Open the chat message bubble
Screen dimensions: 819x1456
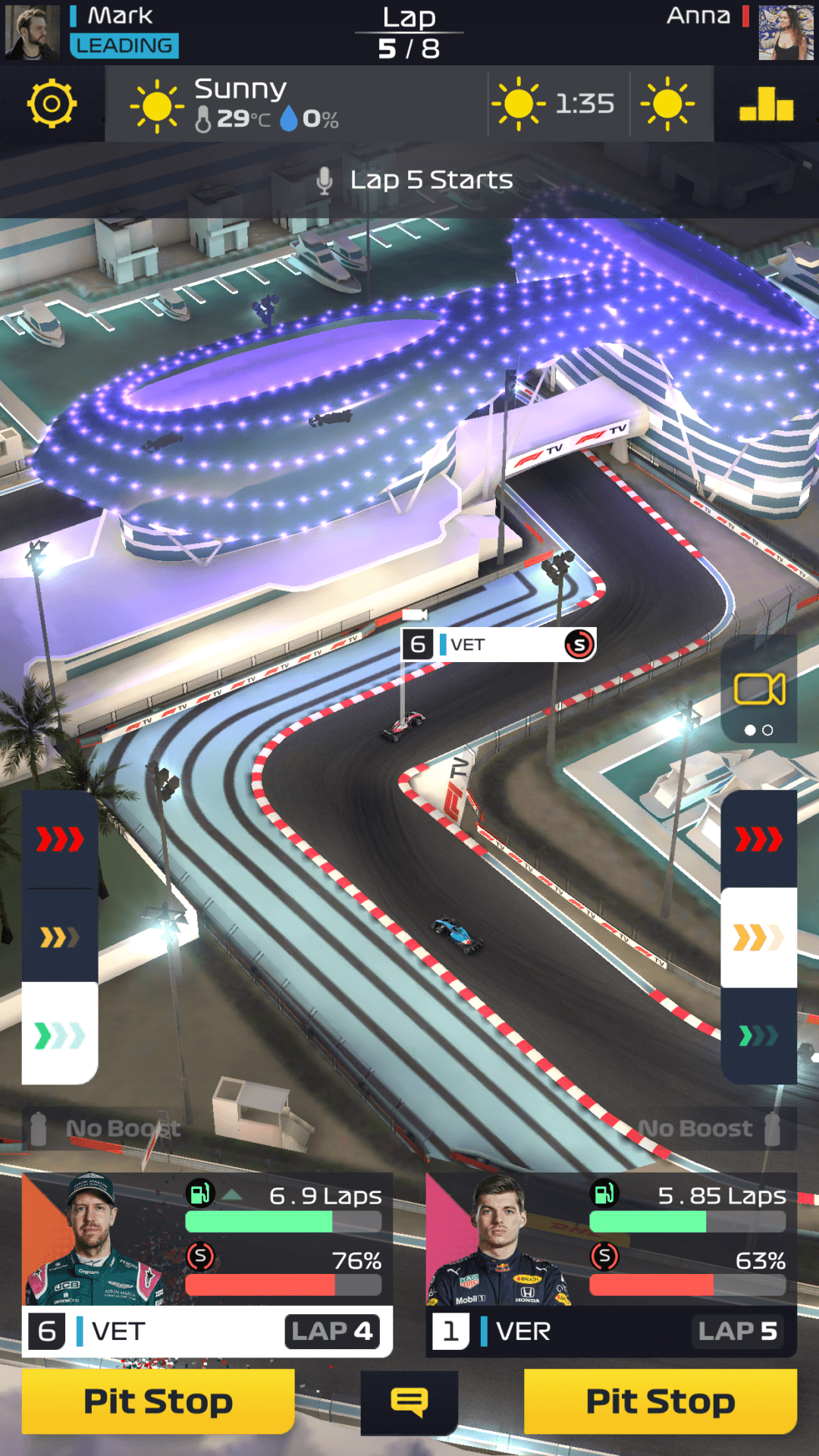(409, 1402)
